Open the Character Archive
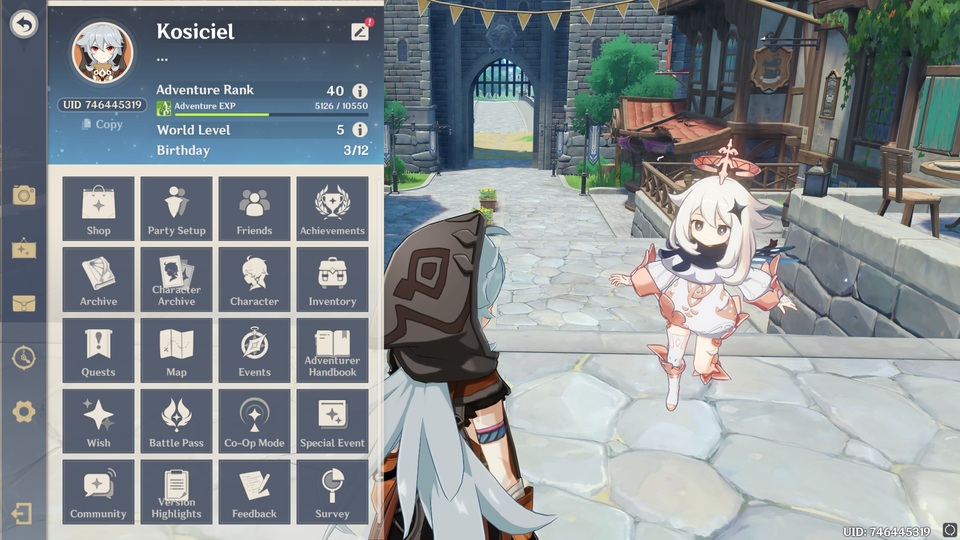This screenshot has width=960, height=540. (176, 280)
